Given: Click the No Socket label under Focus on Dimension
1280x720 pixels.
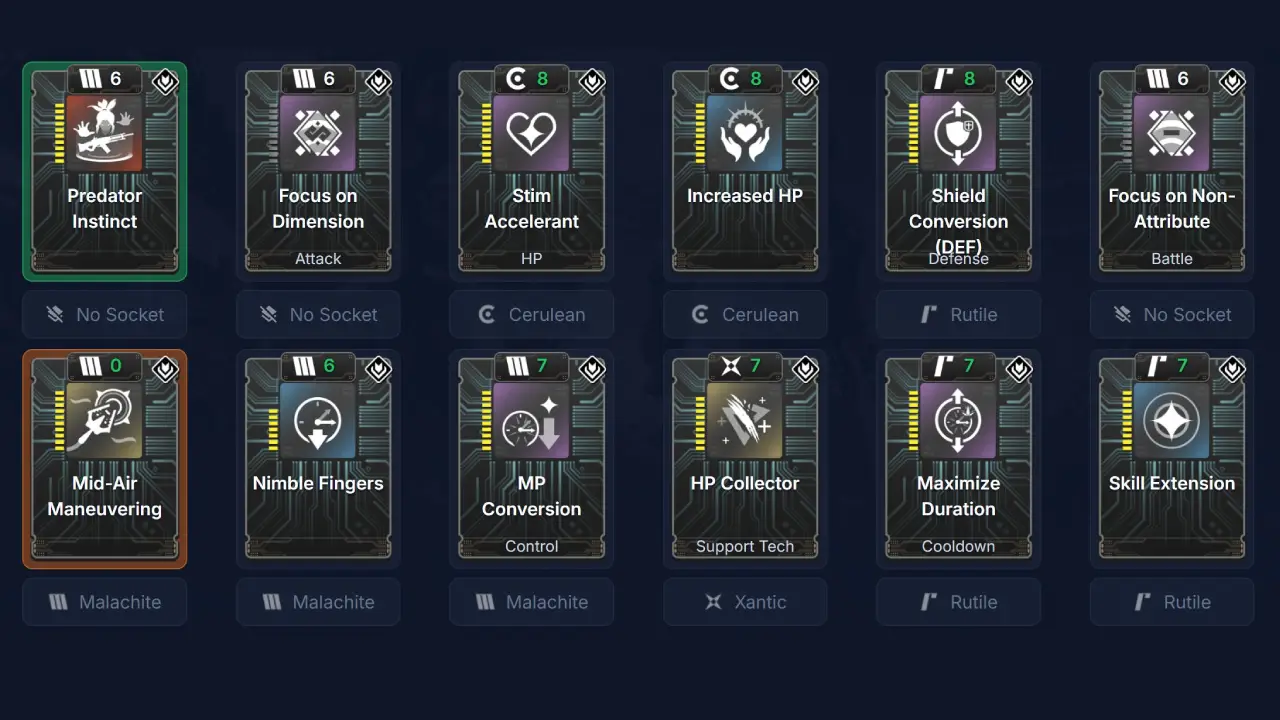Looking at the screenshot, I should 318,314.
